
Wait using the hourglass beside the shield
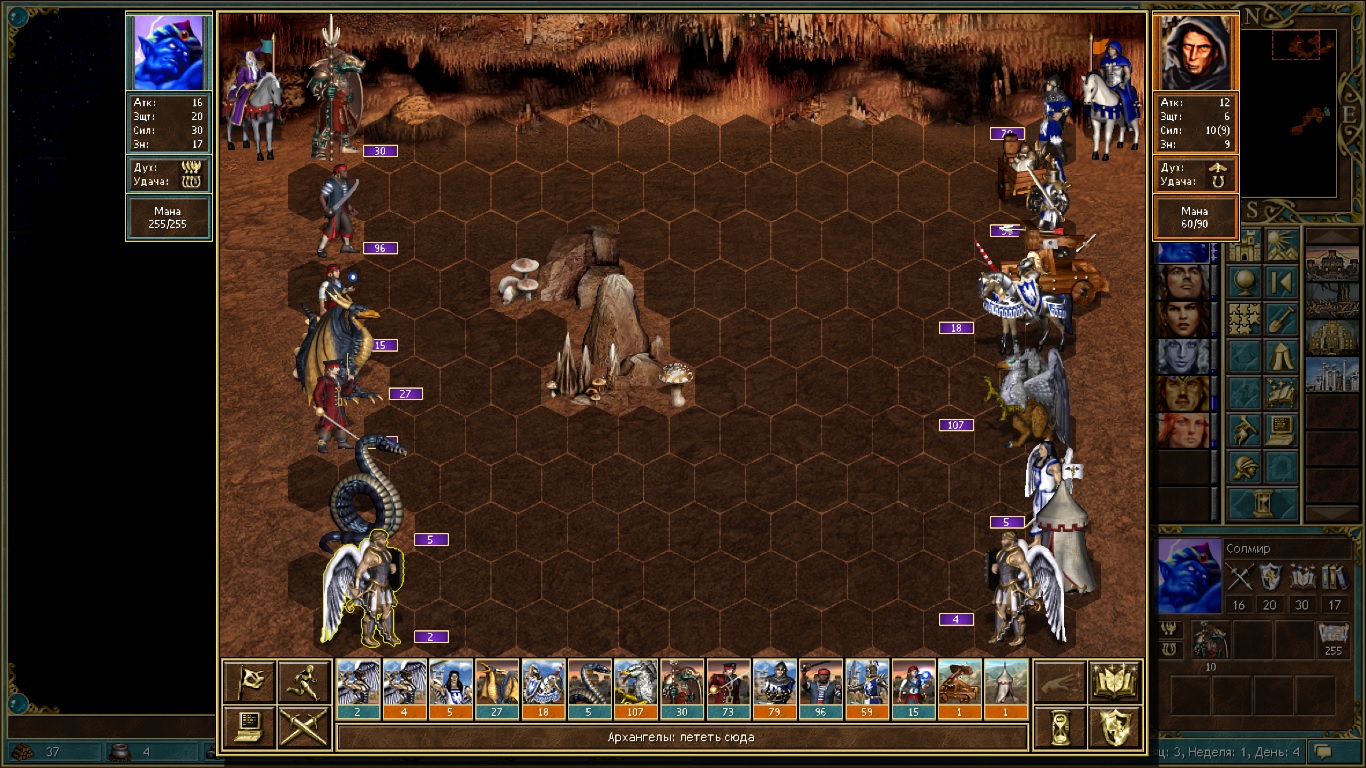point(1060,726)
